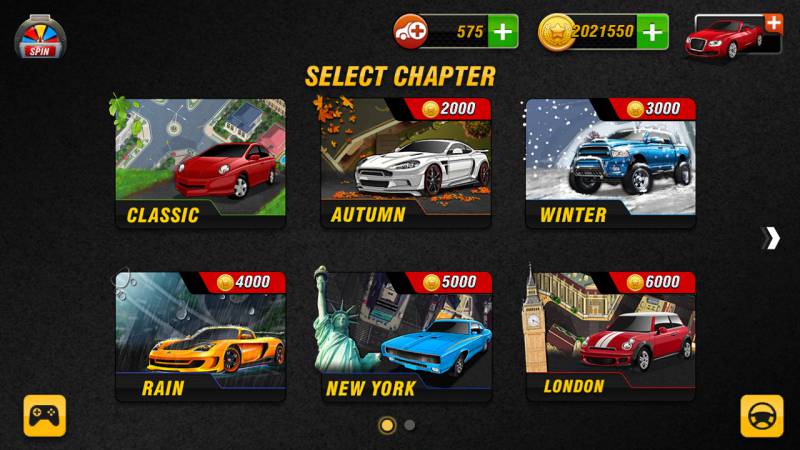Click the yellow gamepad button
Image resolution: width=800 pixels, height=450 pixels.
coord(45,415)
